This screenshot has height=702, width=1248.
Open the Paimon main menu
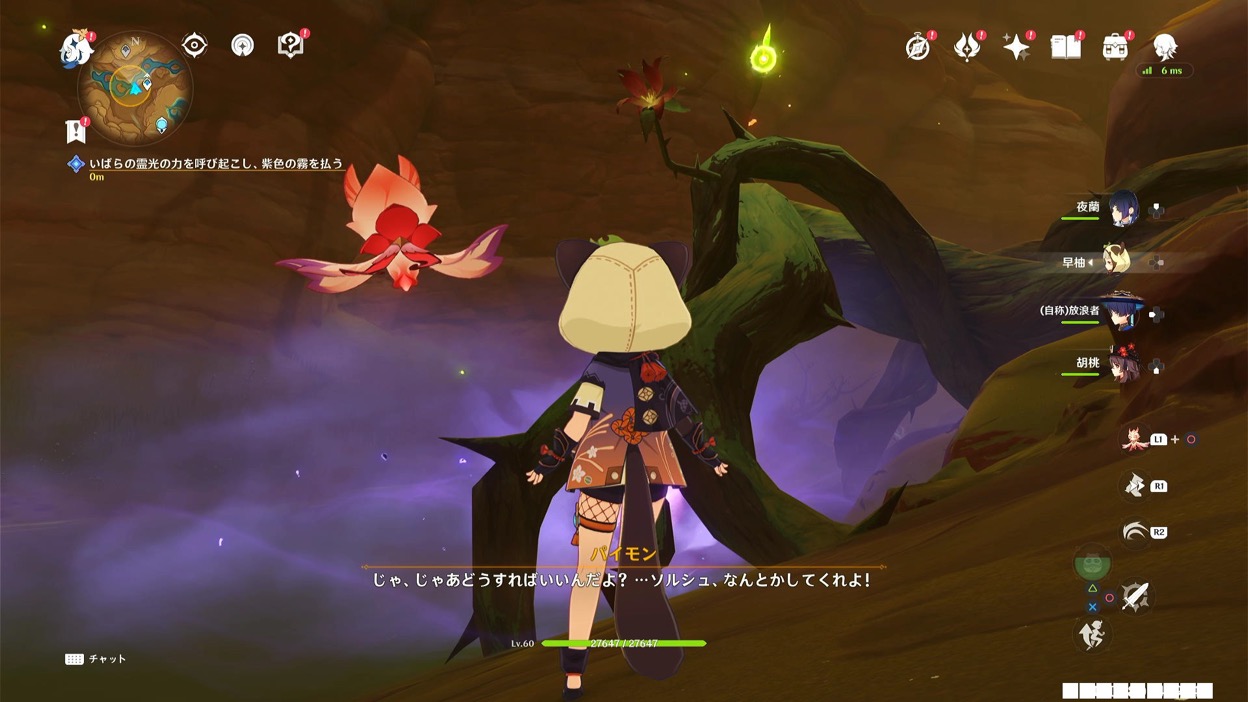pyautogui.click(x=76, y=48)
